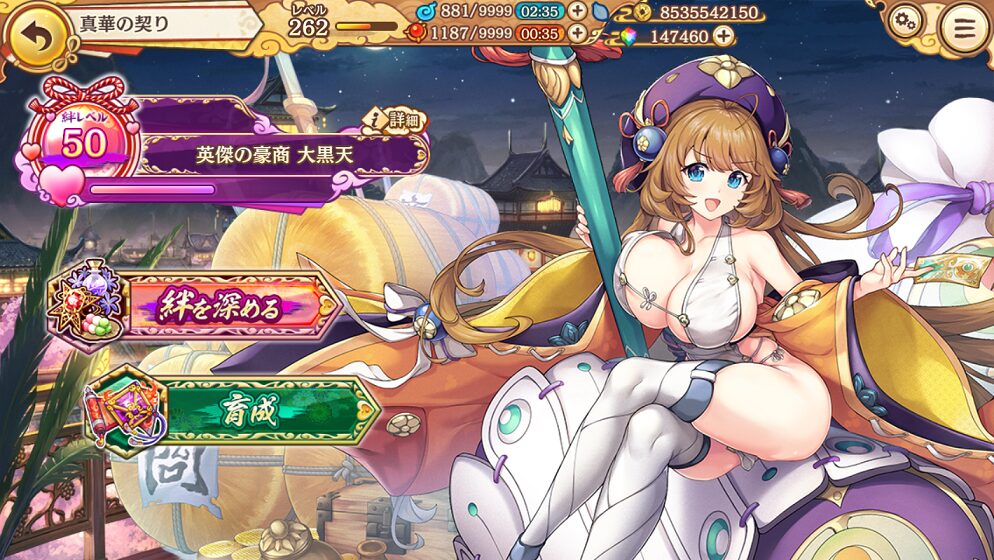Viewport: 994px width, 560px height.
Task: Buy rainbow gems with the plus button
Action: click(722, 36)
